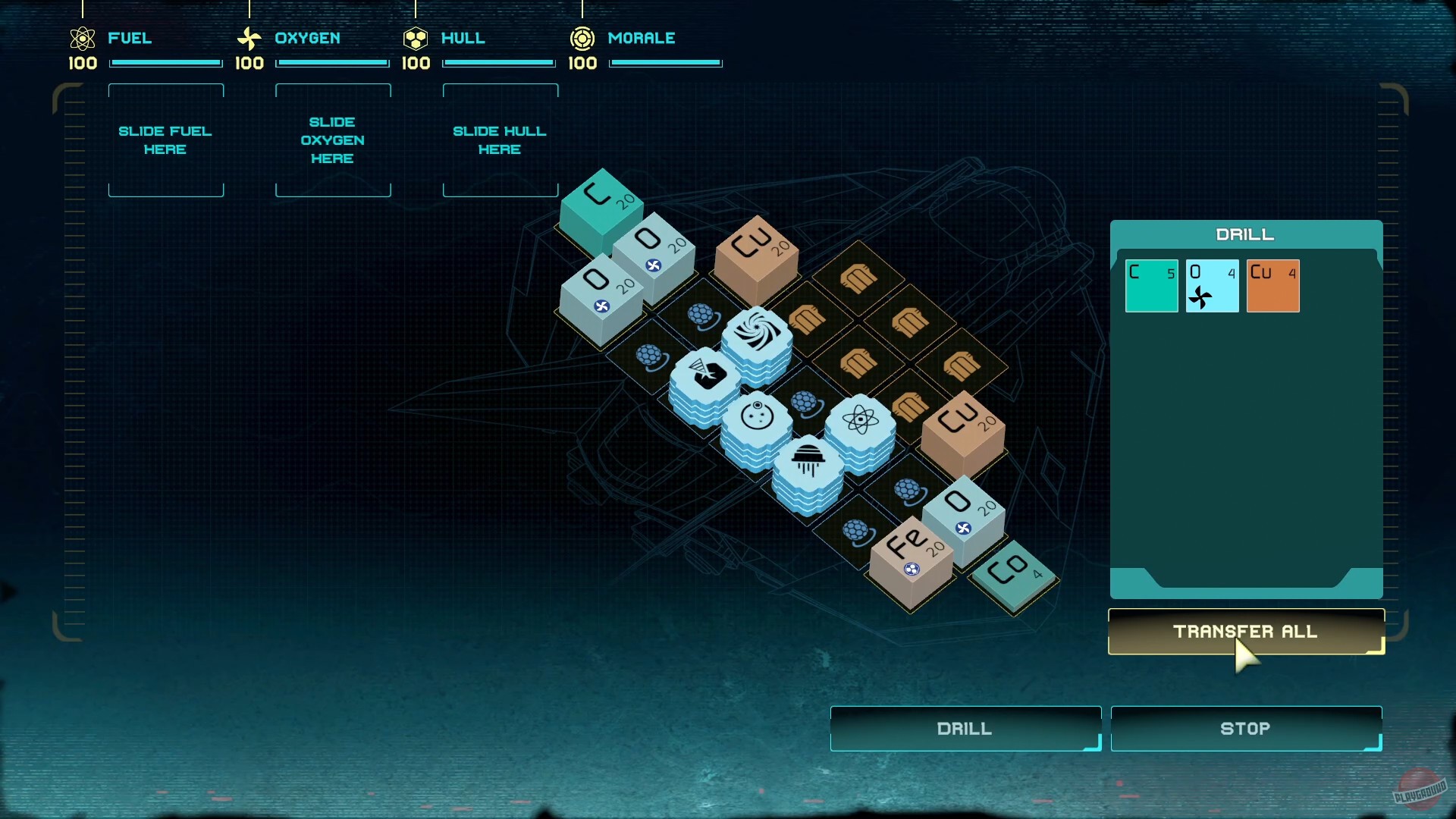Click the Fuel progress bar
Viewport: 1456px width, 819px height.
click(x=165, y=62)
